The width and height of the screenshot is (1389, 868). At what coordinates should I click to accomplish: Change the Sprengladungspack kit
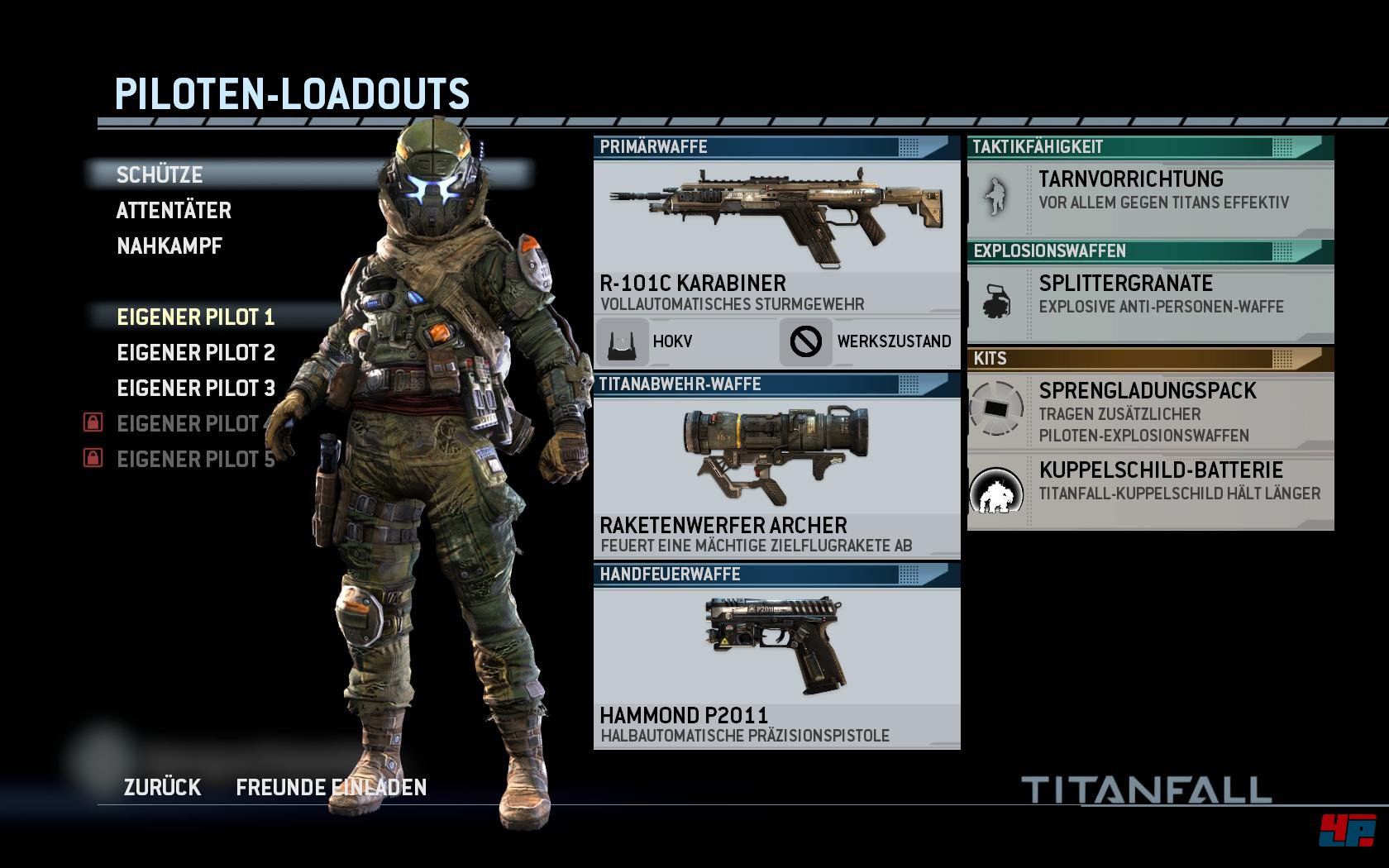(x=1150, y=411)
